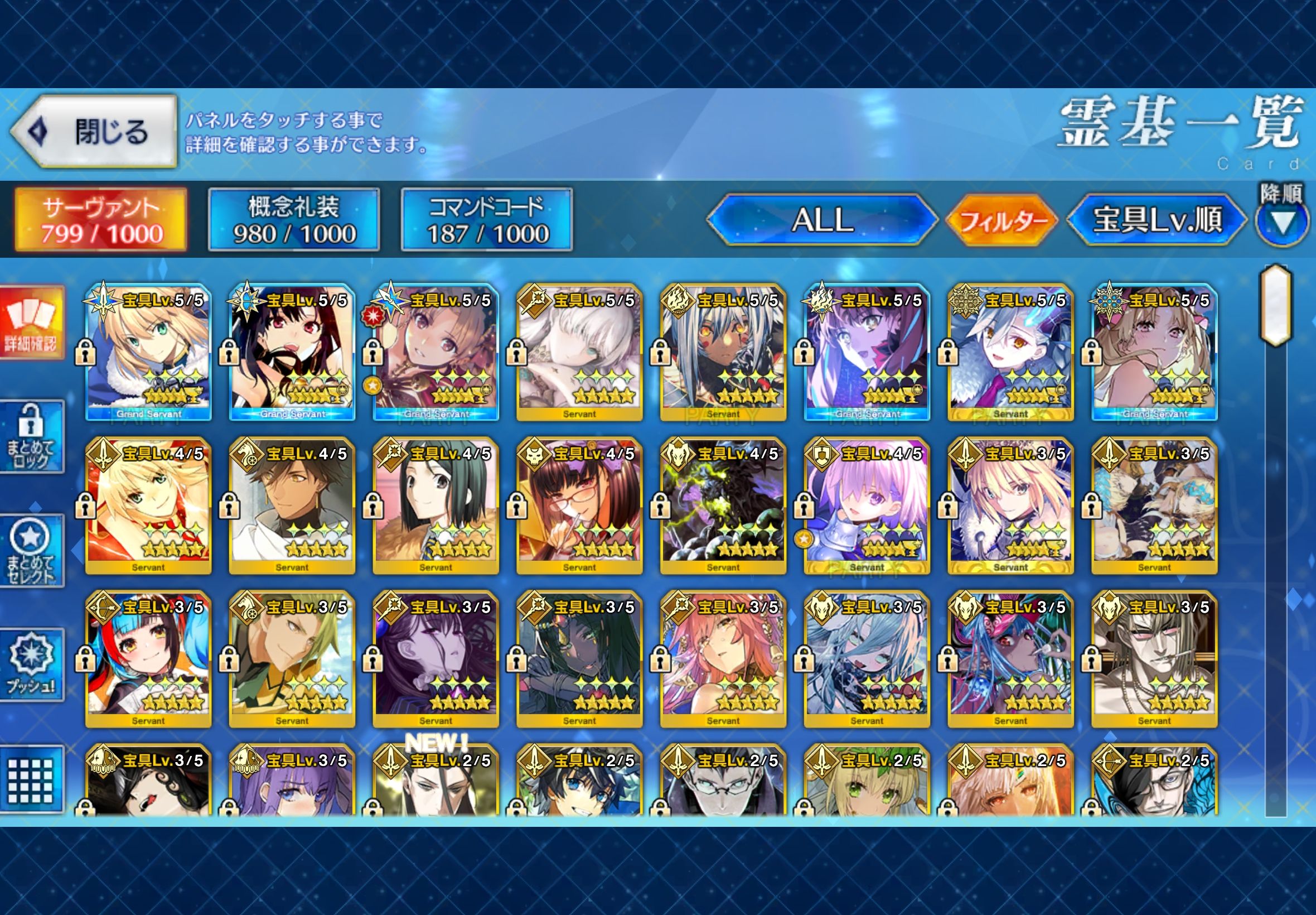Click the プッシュ! button
Screen dimensions: 1316x915
coord(32,665)
